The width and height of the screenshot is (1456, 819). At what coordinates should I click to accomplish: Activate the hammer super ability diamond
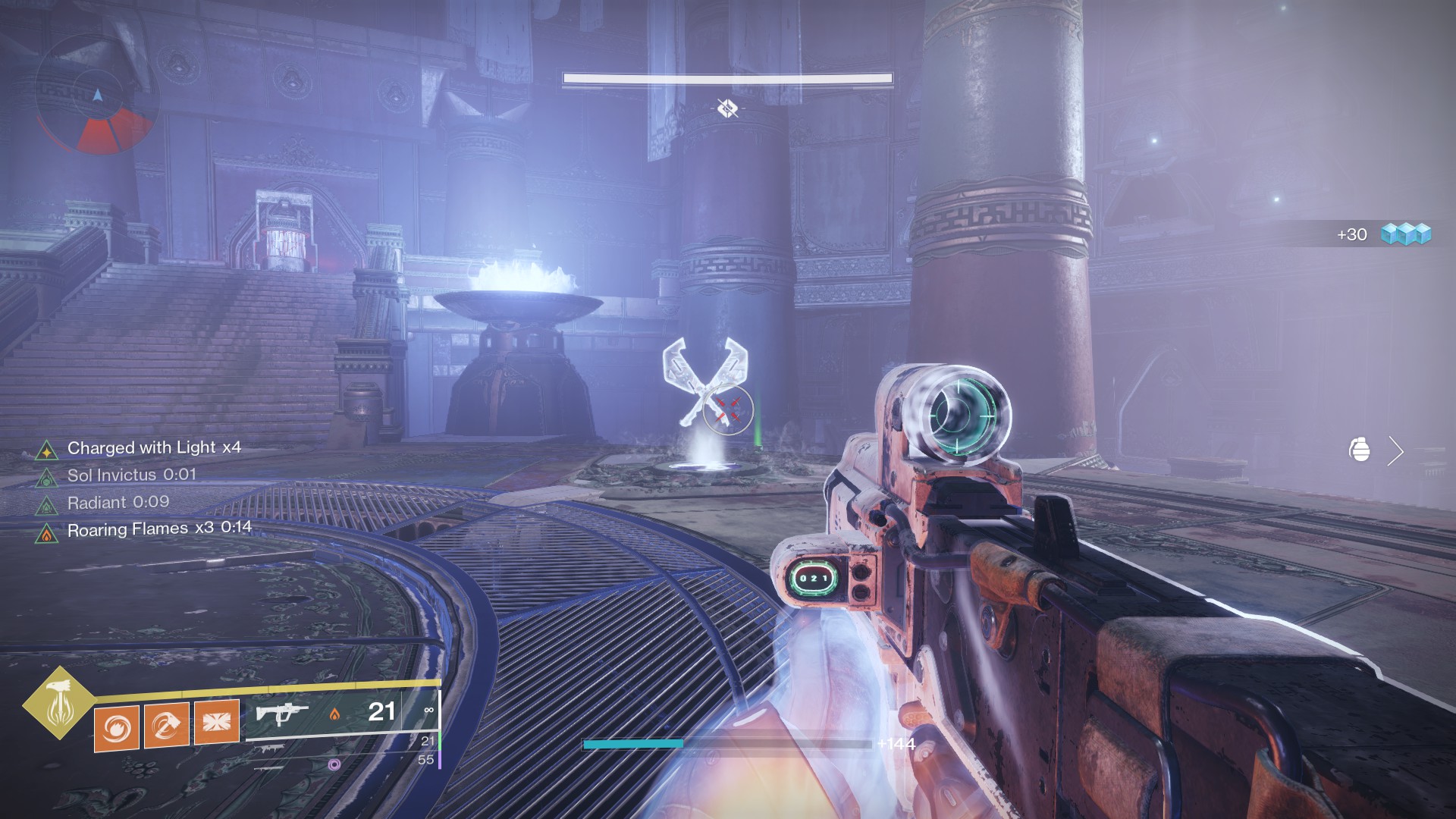pos(58,702)
